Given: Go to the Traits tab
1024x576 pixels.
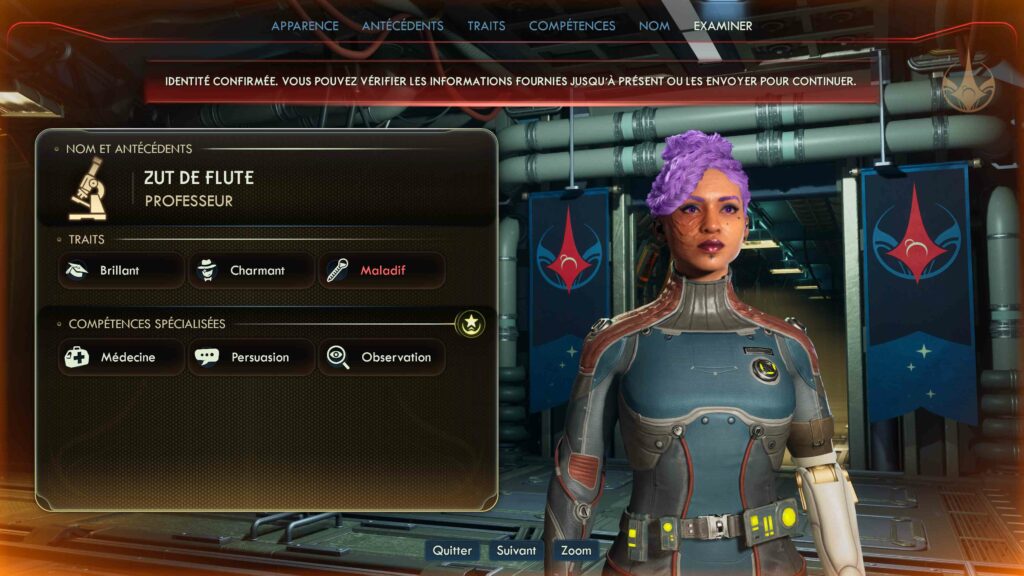Looking at the screenshot, I should 486,26.
